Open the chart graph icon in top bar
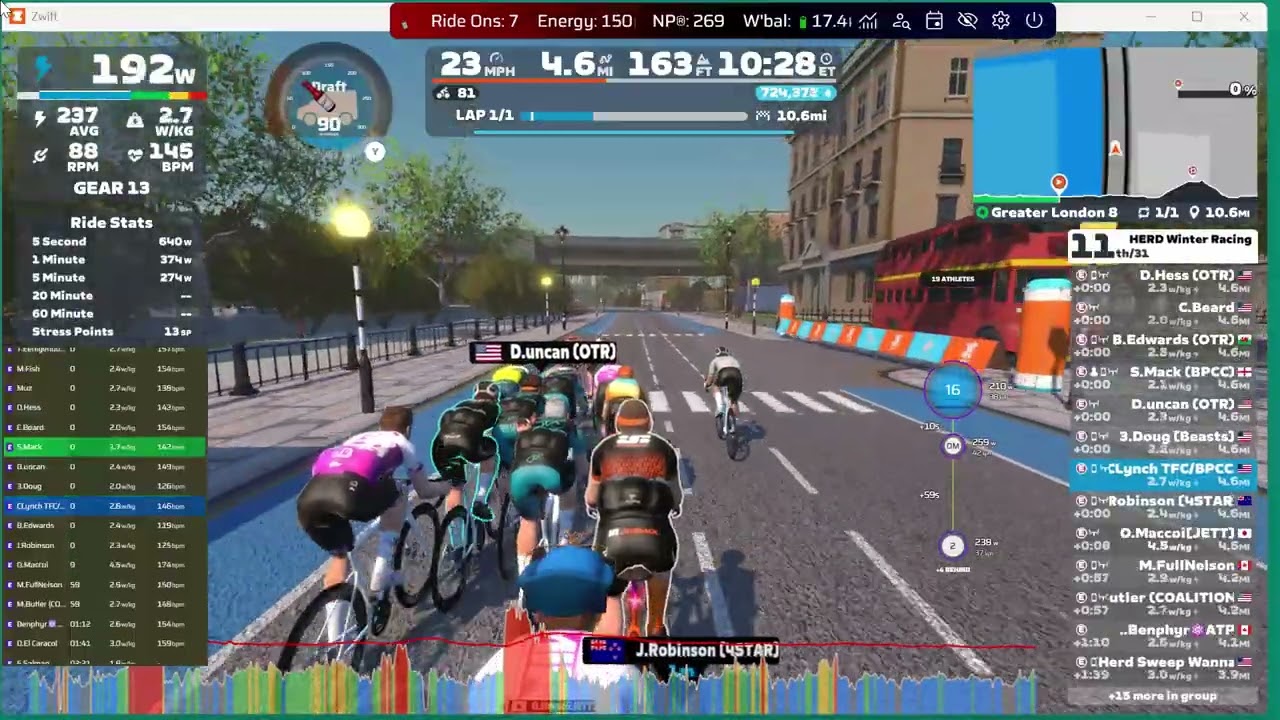The width and height of the screenshot is (1280, 720). [868, 20]
